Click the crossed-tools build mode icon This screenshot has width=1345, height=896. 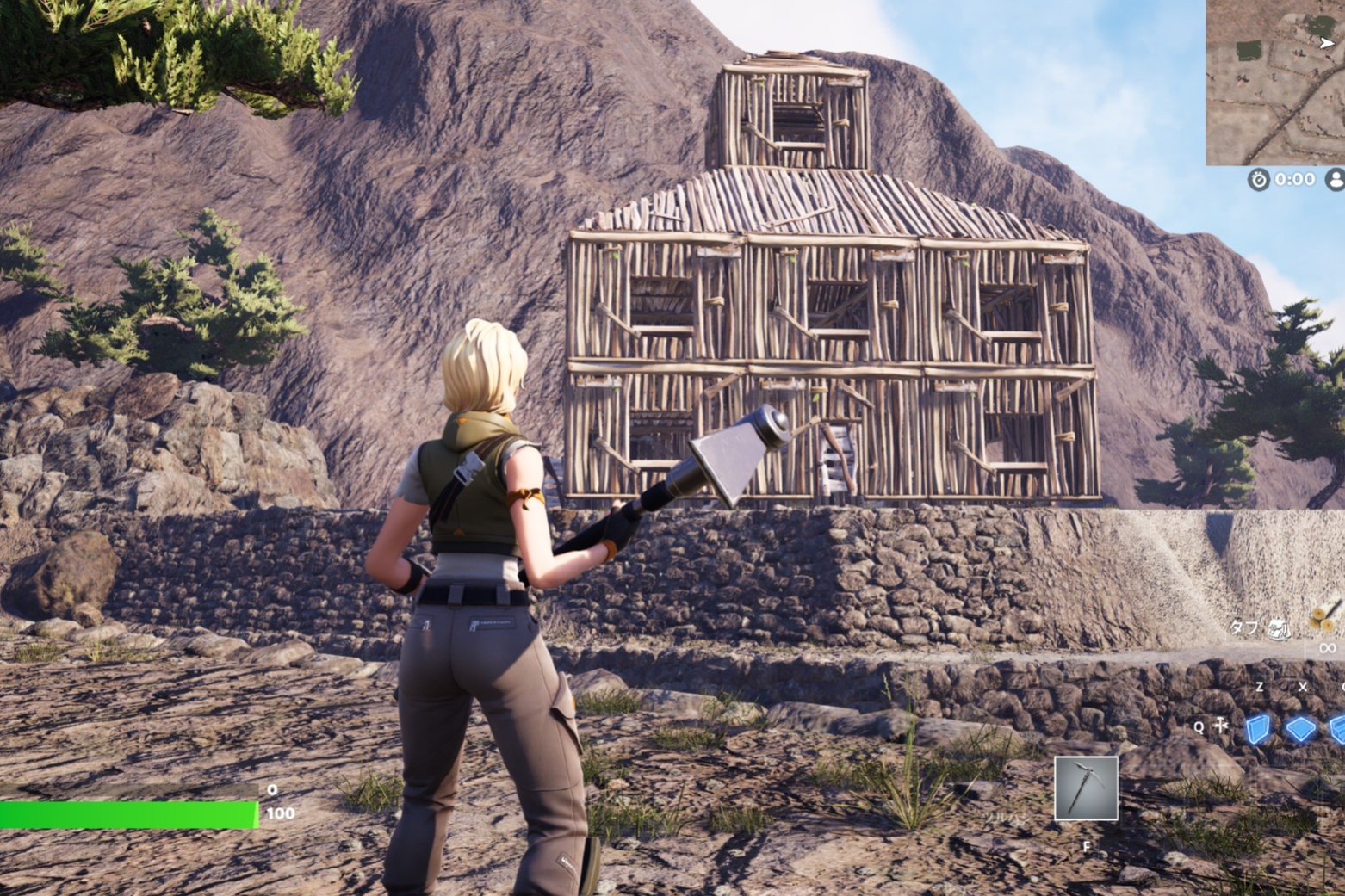click(x=1221, y=726)
